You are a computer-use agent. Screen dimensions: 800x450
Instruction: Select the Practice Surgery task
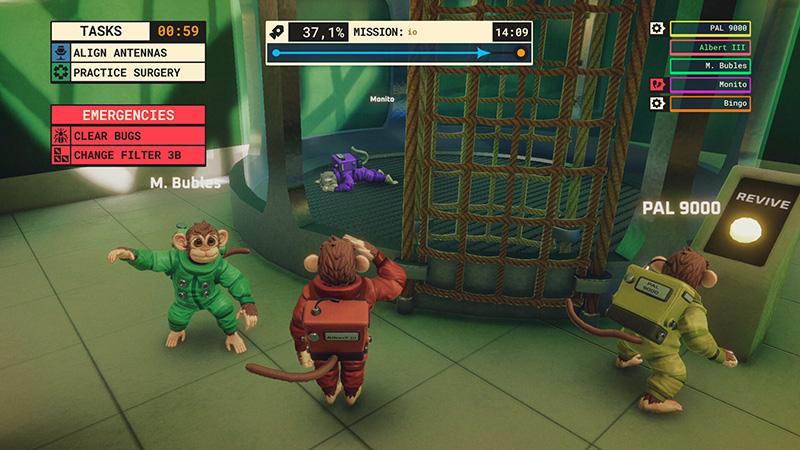click(x=128, y=72)
